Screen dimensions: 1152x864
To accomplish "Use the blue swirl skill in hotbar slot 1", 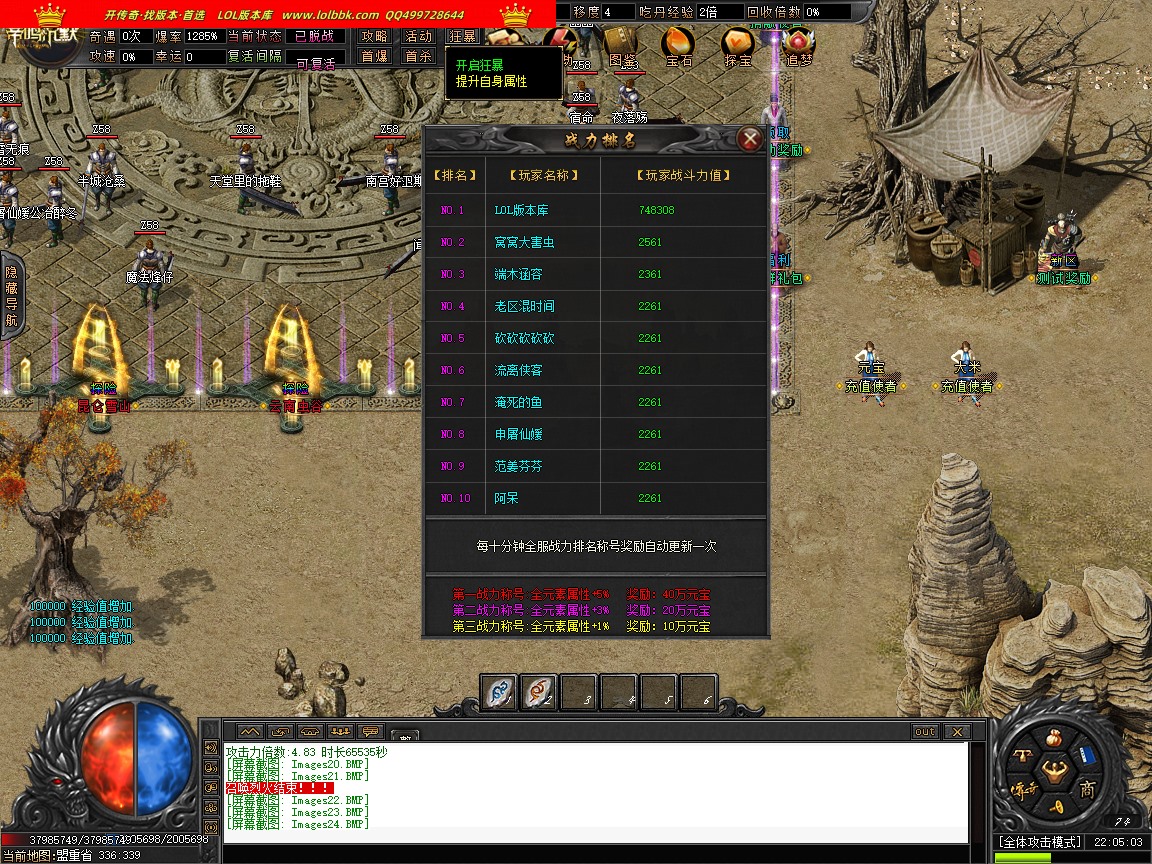I will pyautogui.click(x=499, y=691).
